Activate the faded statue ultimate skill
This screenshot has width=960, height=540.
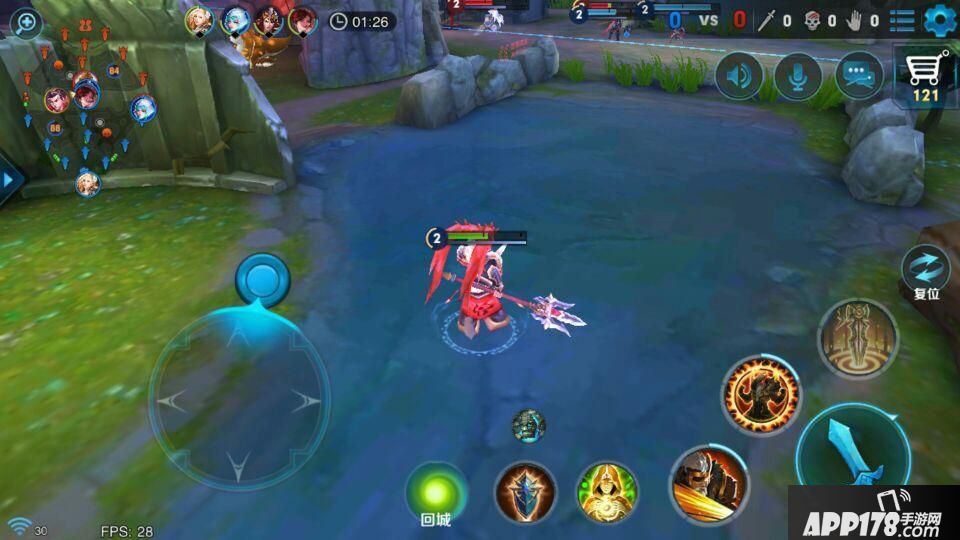pyautogui.click(x=858, y=338)
